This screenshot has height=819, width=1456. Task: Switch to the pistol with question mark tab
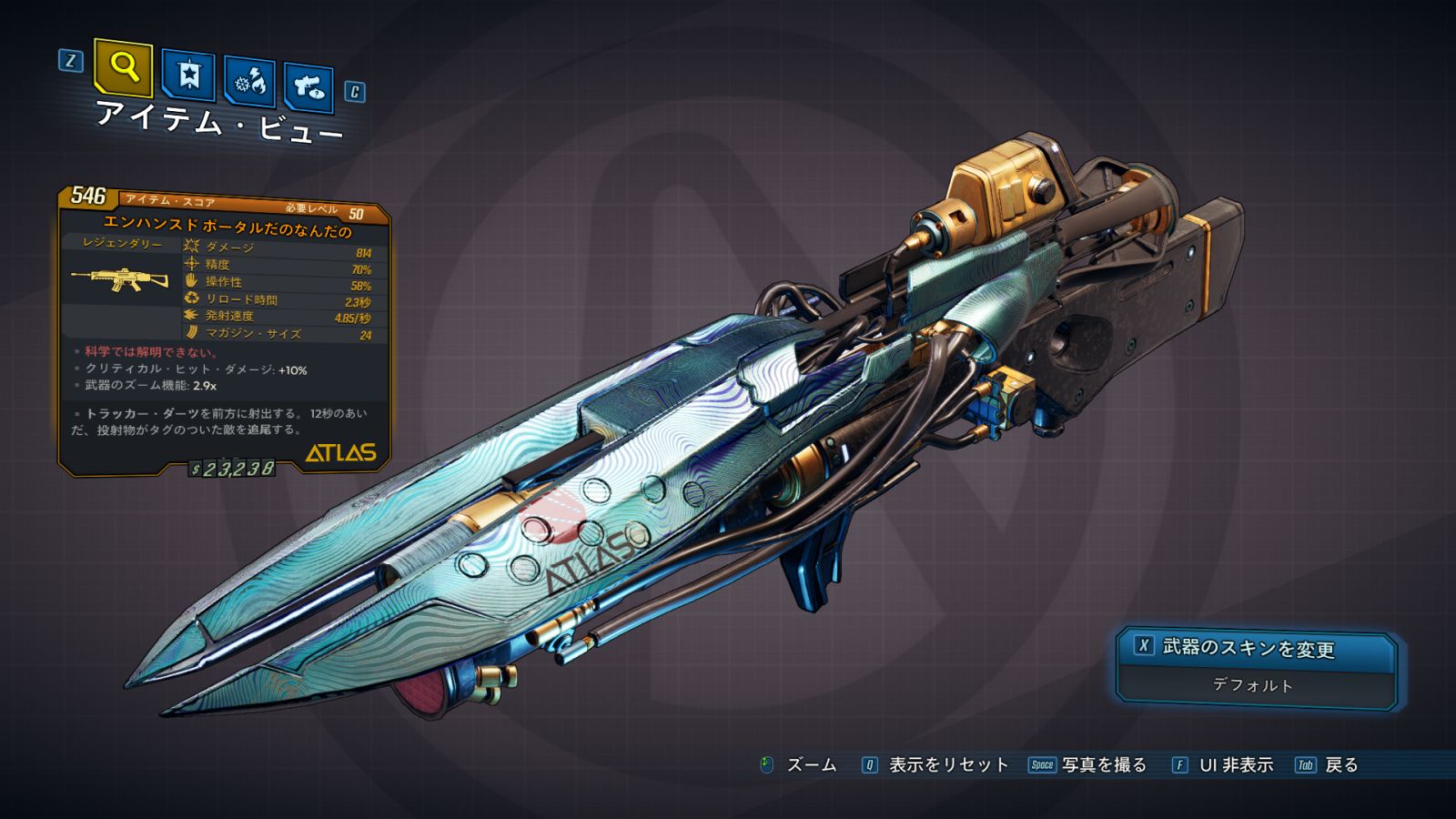(308, 87)
